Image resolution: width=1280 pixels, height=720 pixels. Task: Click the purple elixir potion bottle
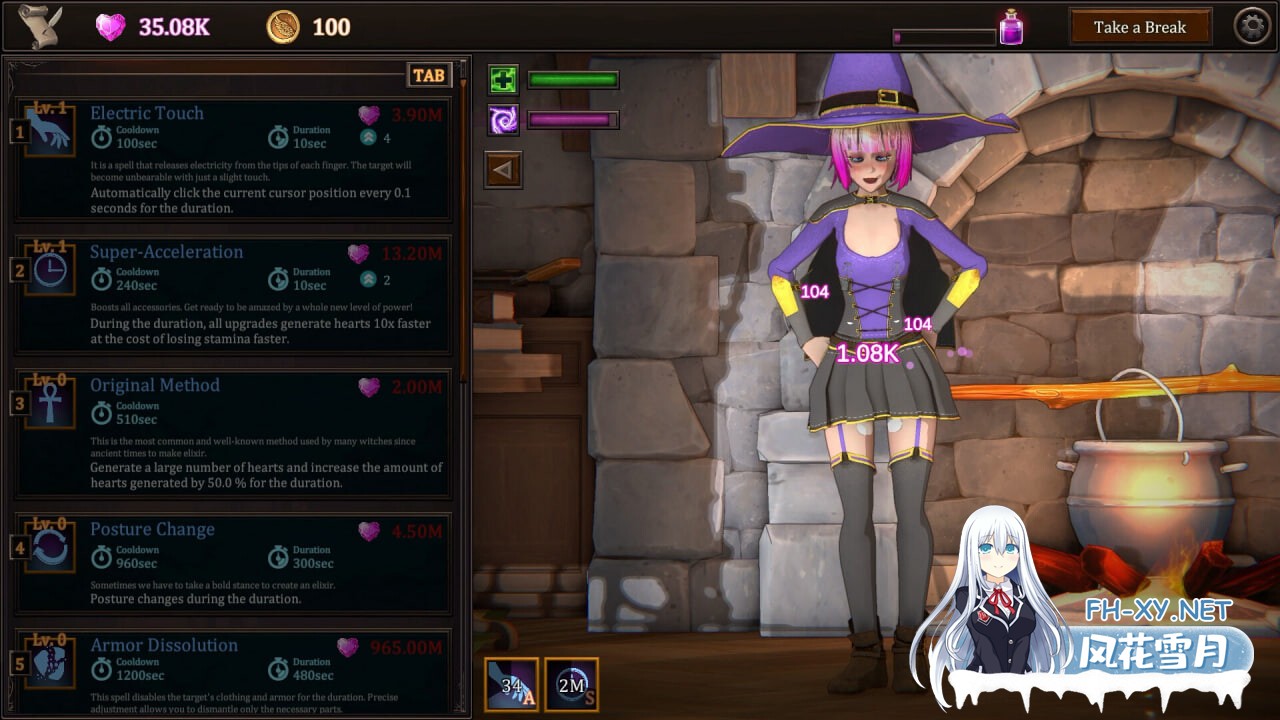1011,27
